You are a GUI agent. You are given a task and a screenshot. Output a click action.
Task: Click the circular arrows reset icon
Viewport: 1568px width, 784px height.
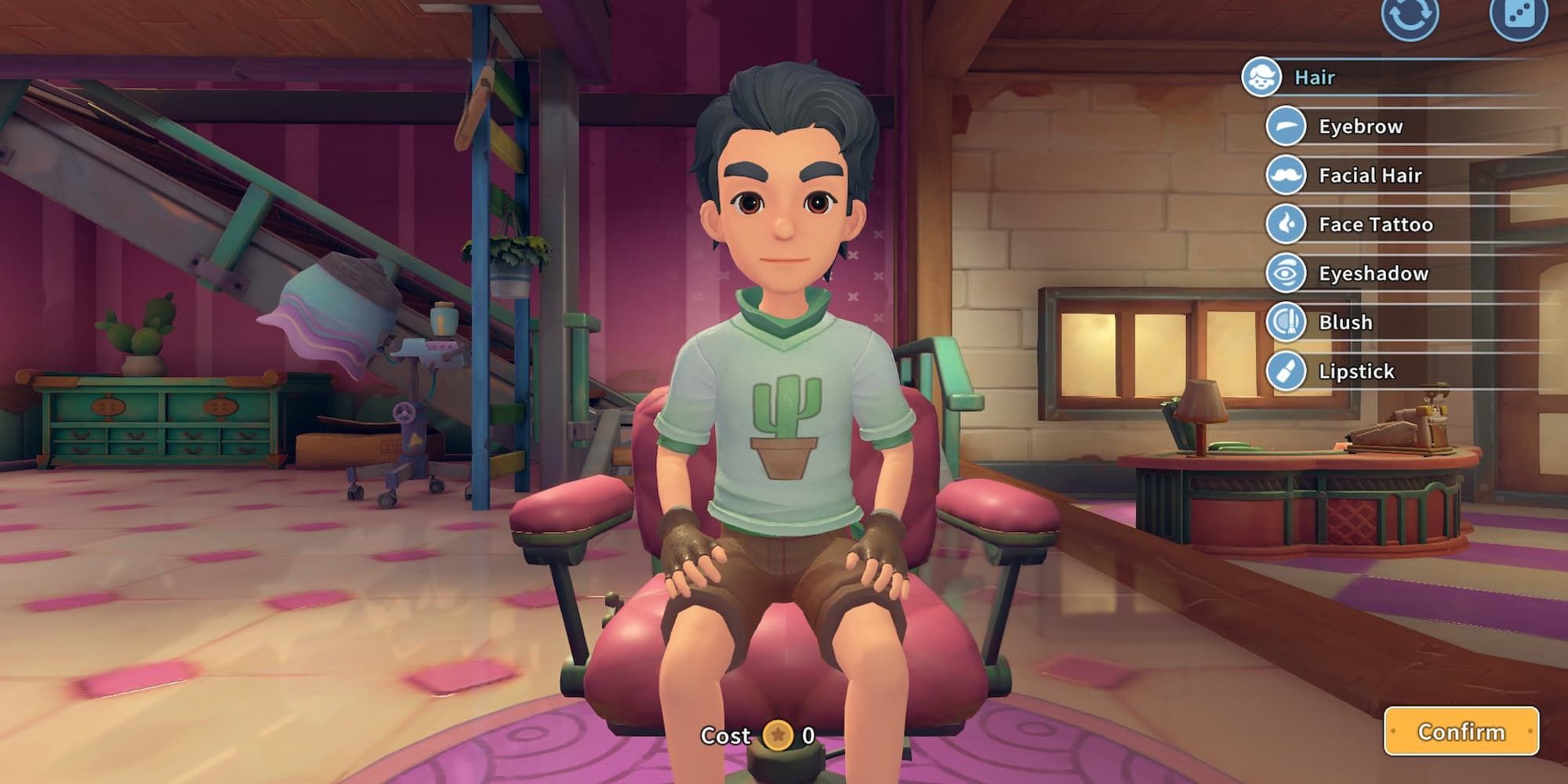(1410, 16)
